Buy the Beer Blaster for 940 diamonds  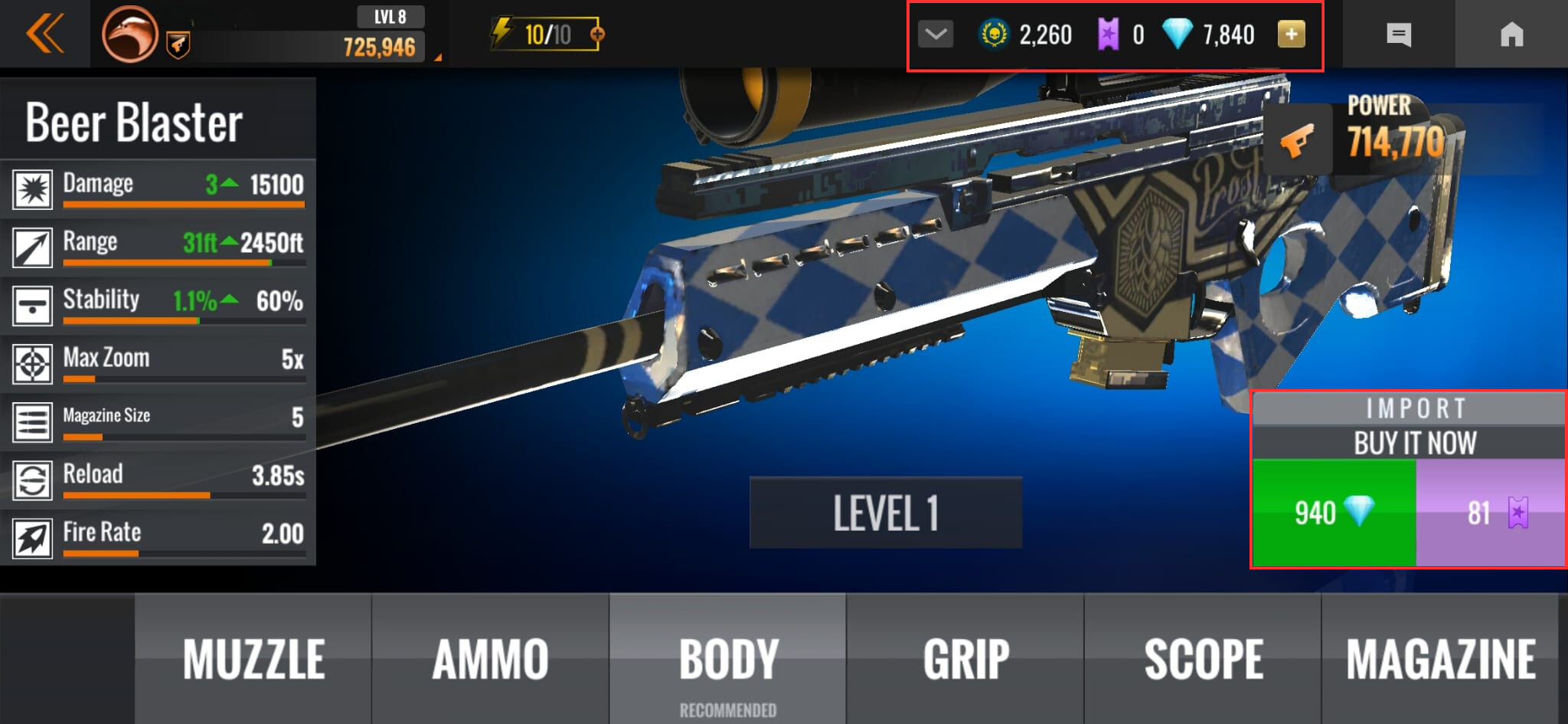pos(1334,513)
